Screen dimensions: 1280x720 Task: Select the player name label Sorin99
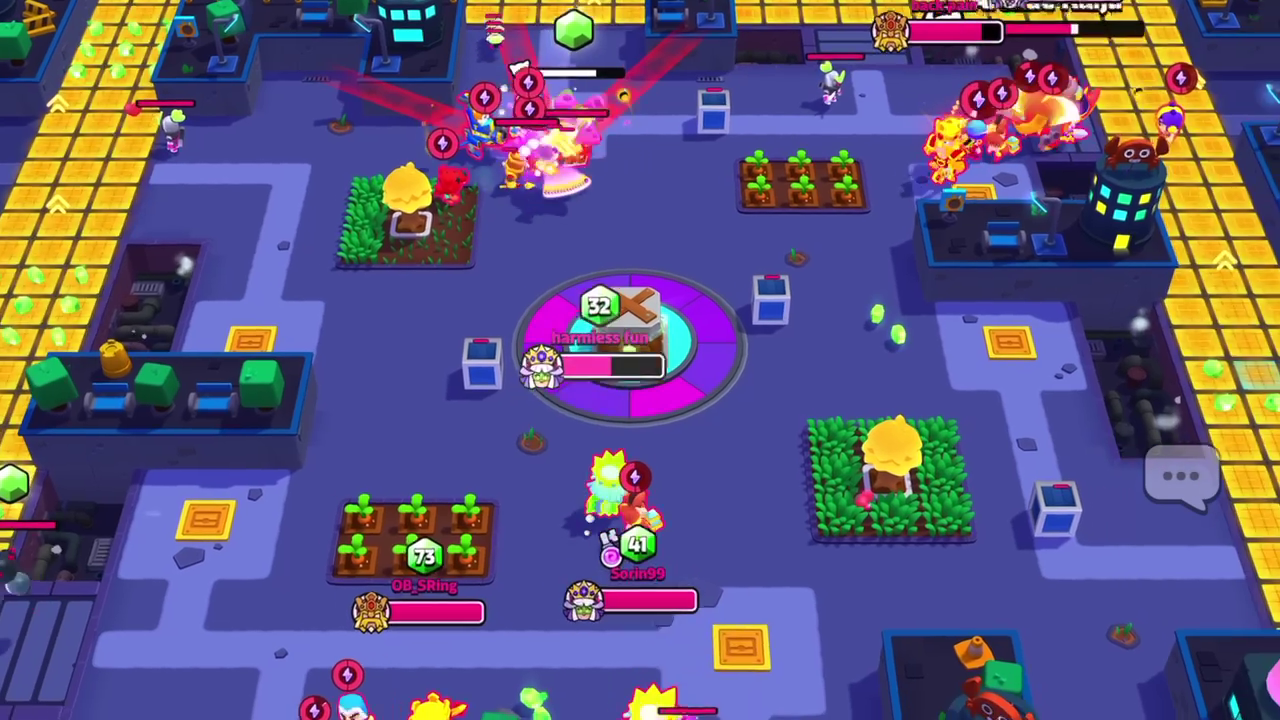(x=637, y=574)
